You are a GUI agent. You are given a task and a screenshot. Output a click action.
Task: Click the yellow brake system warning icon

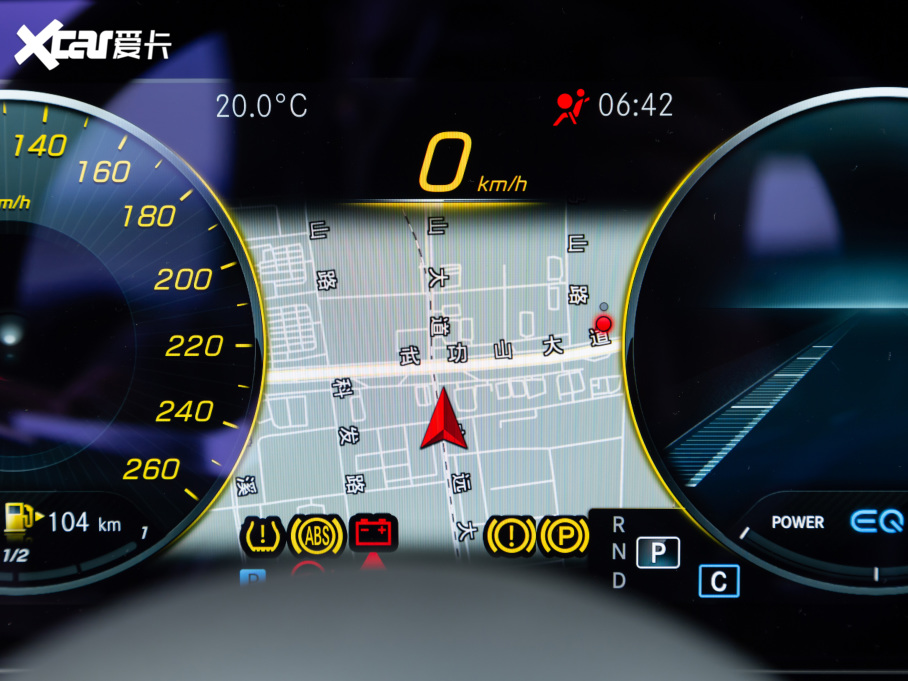pos(510,536)
